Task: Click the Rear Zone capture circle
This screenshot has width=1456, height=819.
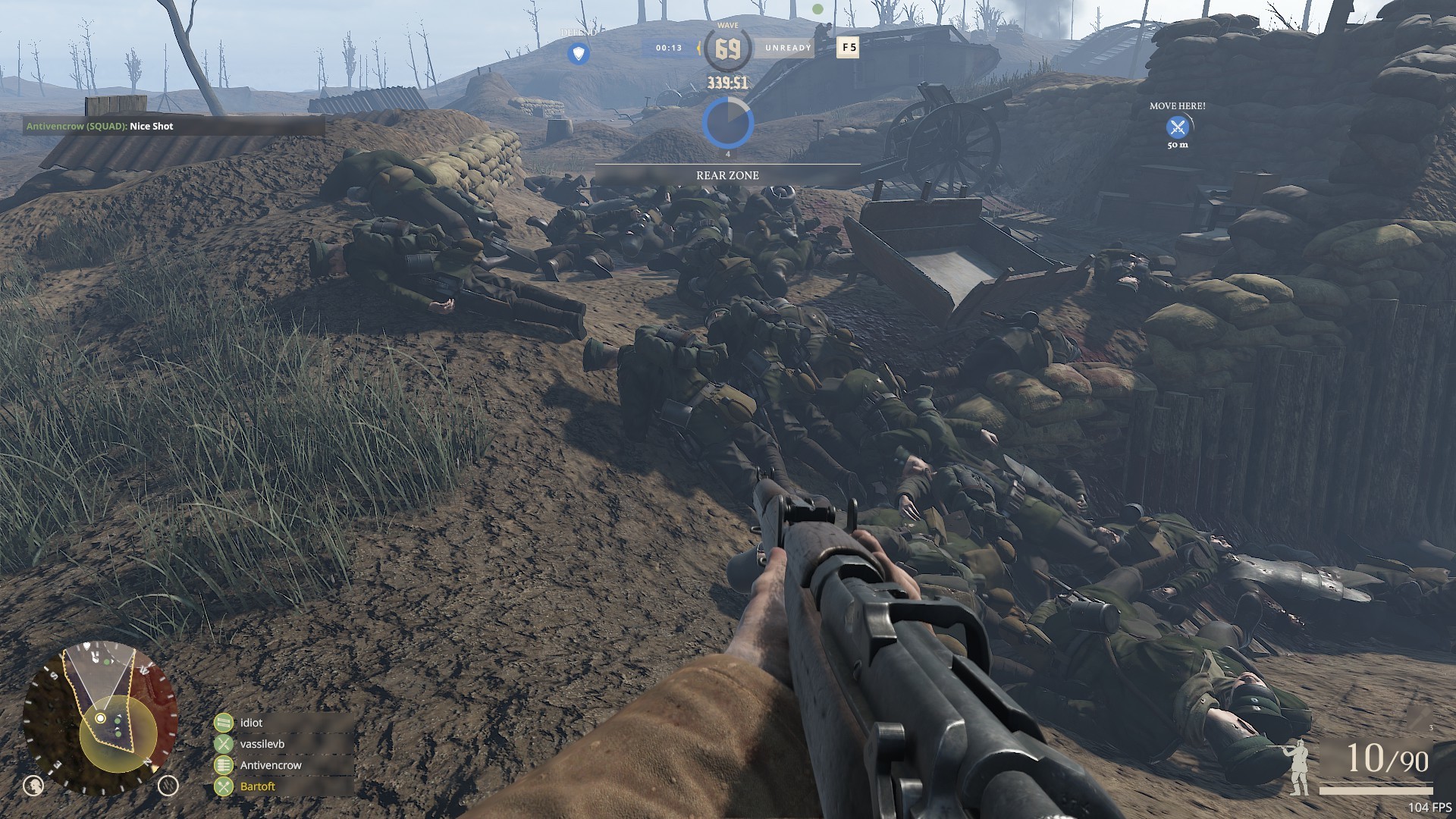Action: coord(727,123)
